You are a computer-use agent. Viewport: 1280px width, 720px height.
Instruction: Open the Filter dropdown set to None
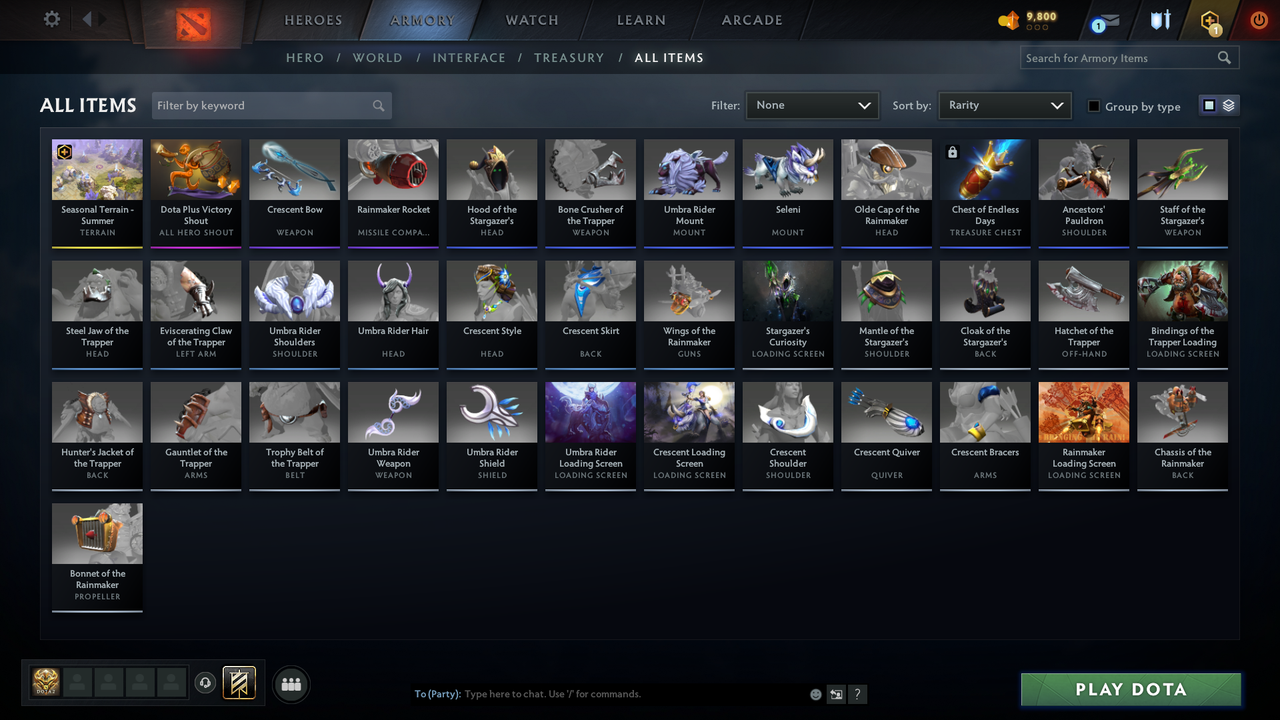point(811,104)
